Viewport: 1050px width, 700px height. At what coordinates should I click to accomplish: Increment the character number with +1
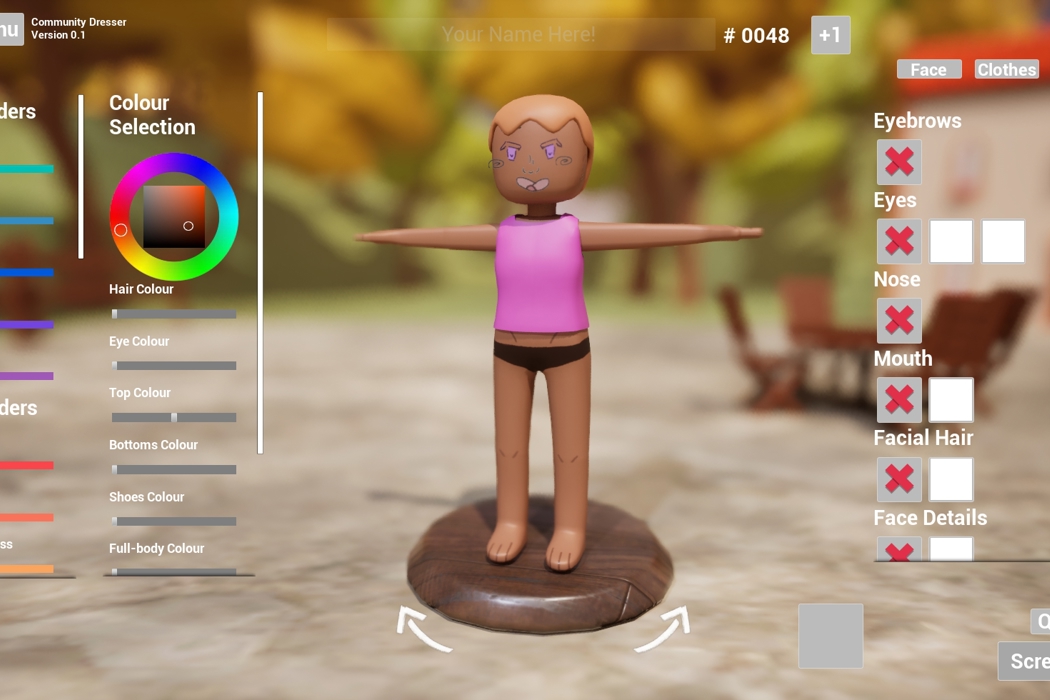click(x=830, y=35)
